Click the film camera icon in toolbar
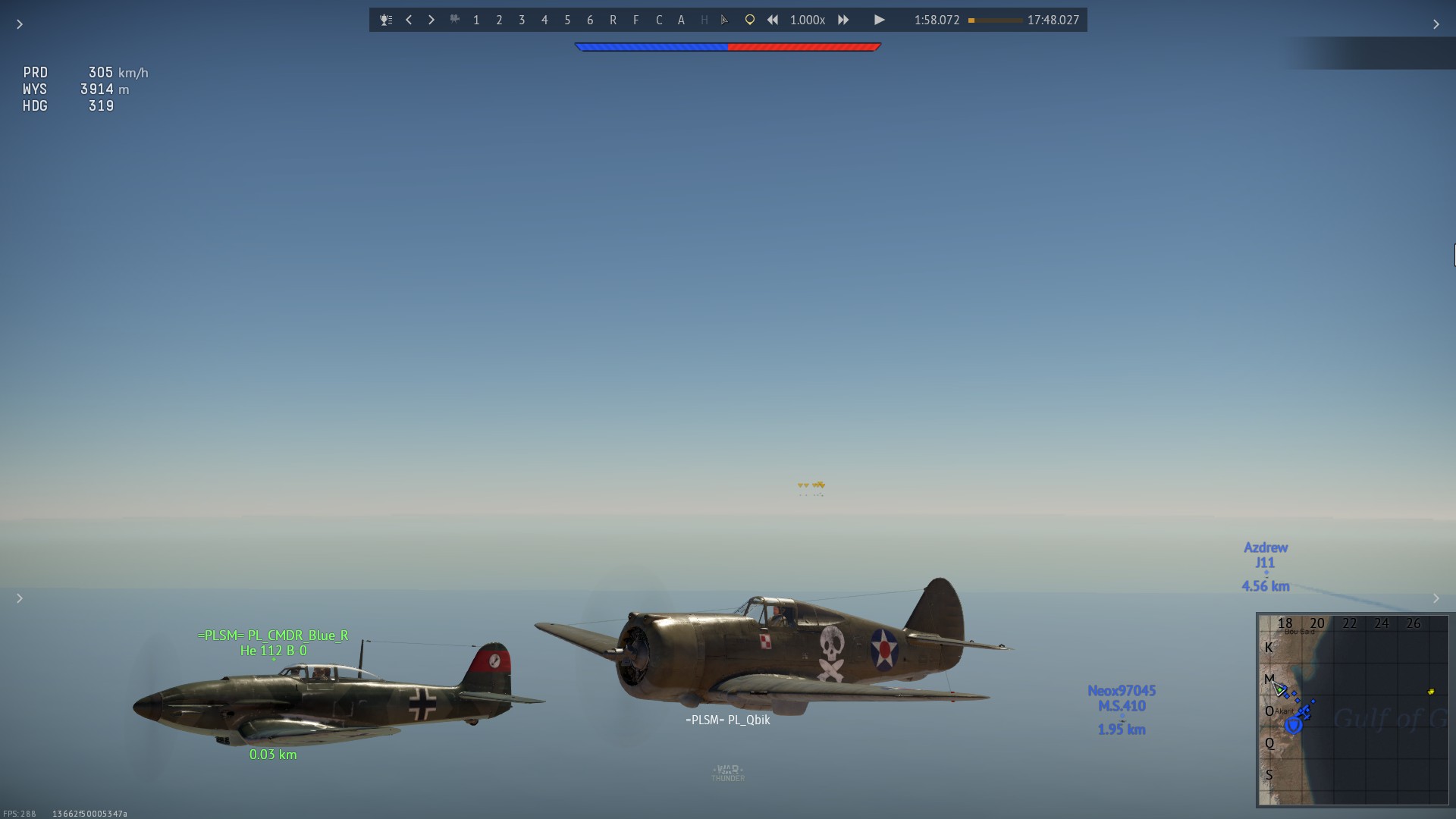The image size is (1456, 819). (x=454, y=20)
